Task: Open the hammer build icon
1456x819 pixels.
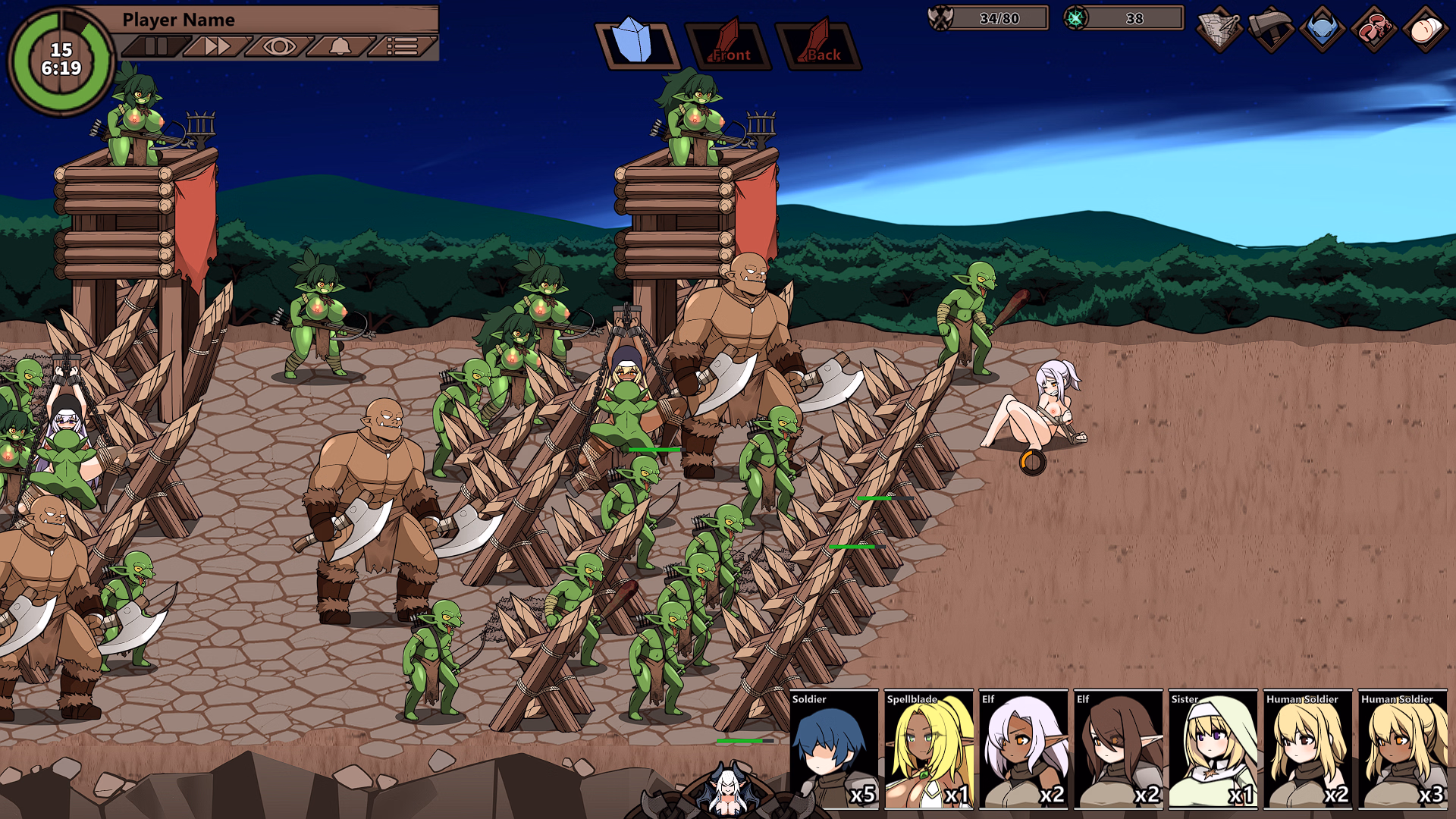Action: [x=1271, y=30]
